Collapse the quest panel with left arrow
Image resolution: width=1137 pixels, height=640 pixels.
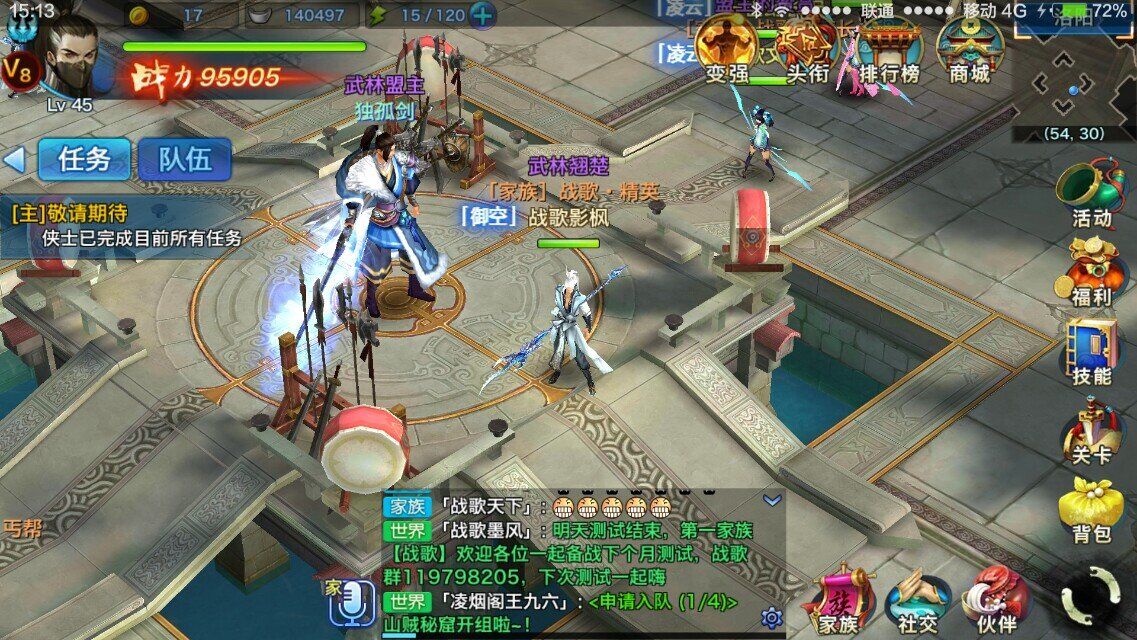14,159
